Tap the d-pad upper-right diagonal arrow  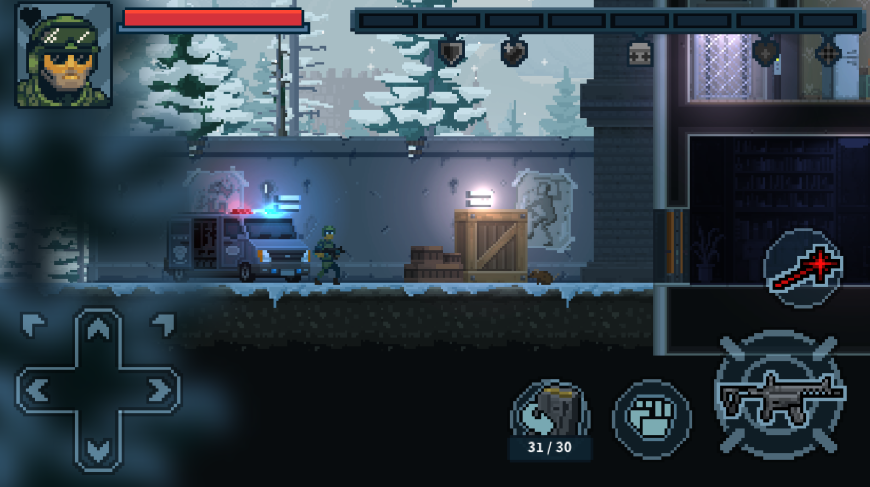point(161,325)
